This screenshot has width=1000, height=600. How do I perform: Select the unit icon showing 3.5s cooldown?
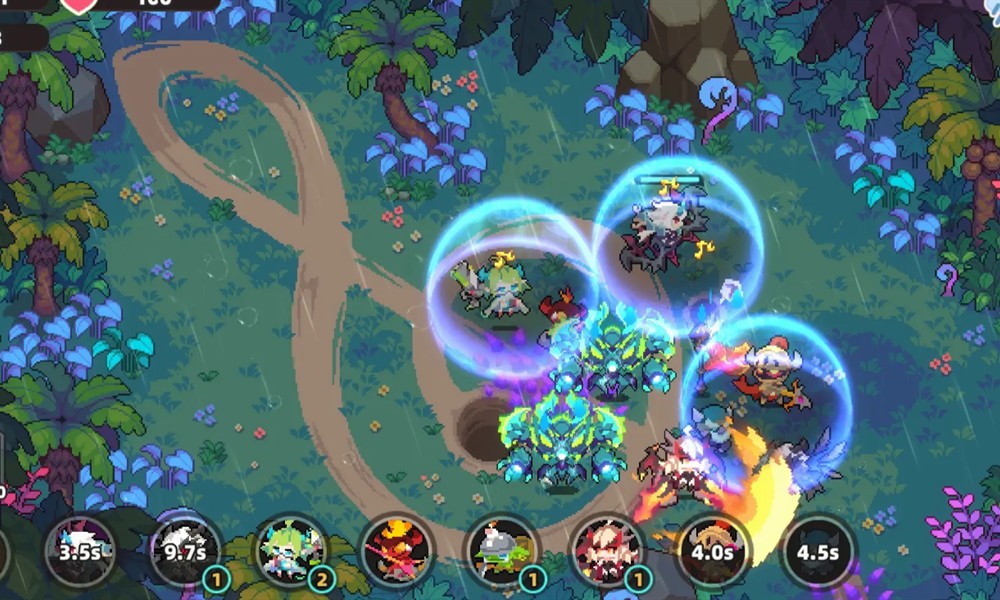82,551
